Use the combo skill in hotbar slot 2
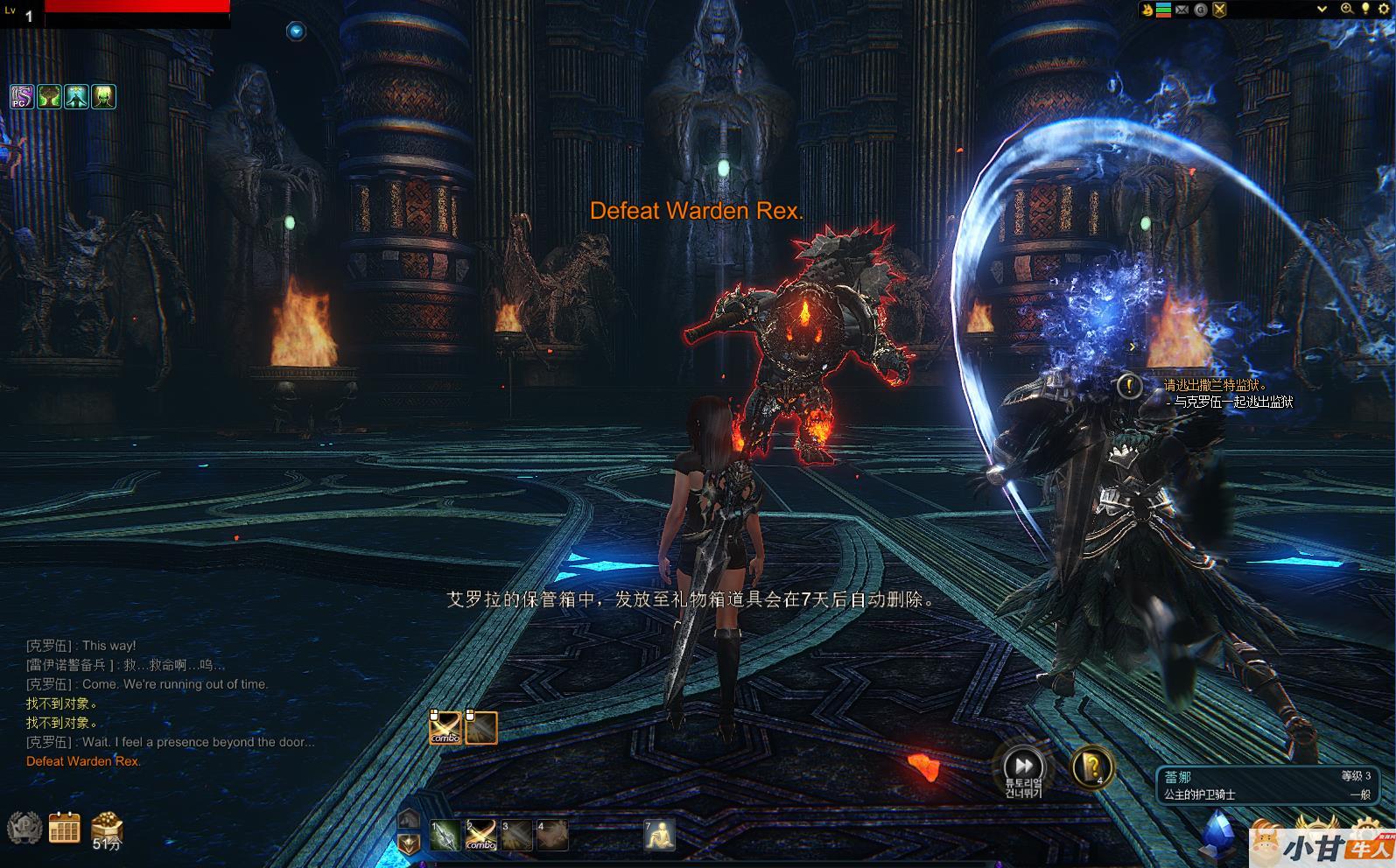The height and width of the screenshot is (868, 1396). pos(481,836)
